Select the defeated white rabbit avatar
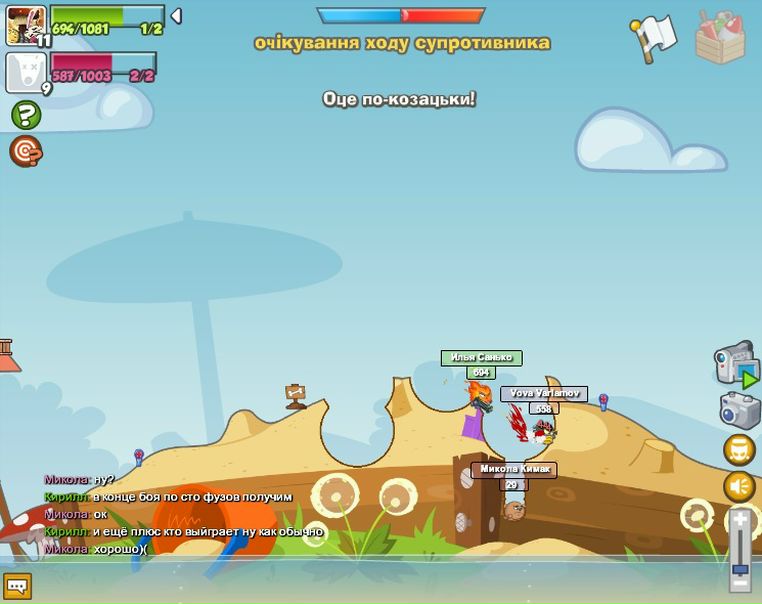Viewport: 762px width, 604px height. click(26, 73)
